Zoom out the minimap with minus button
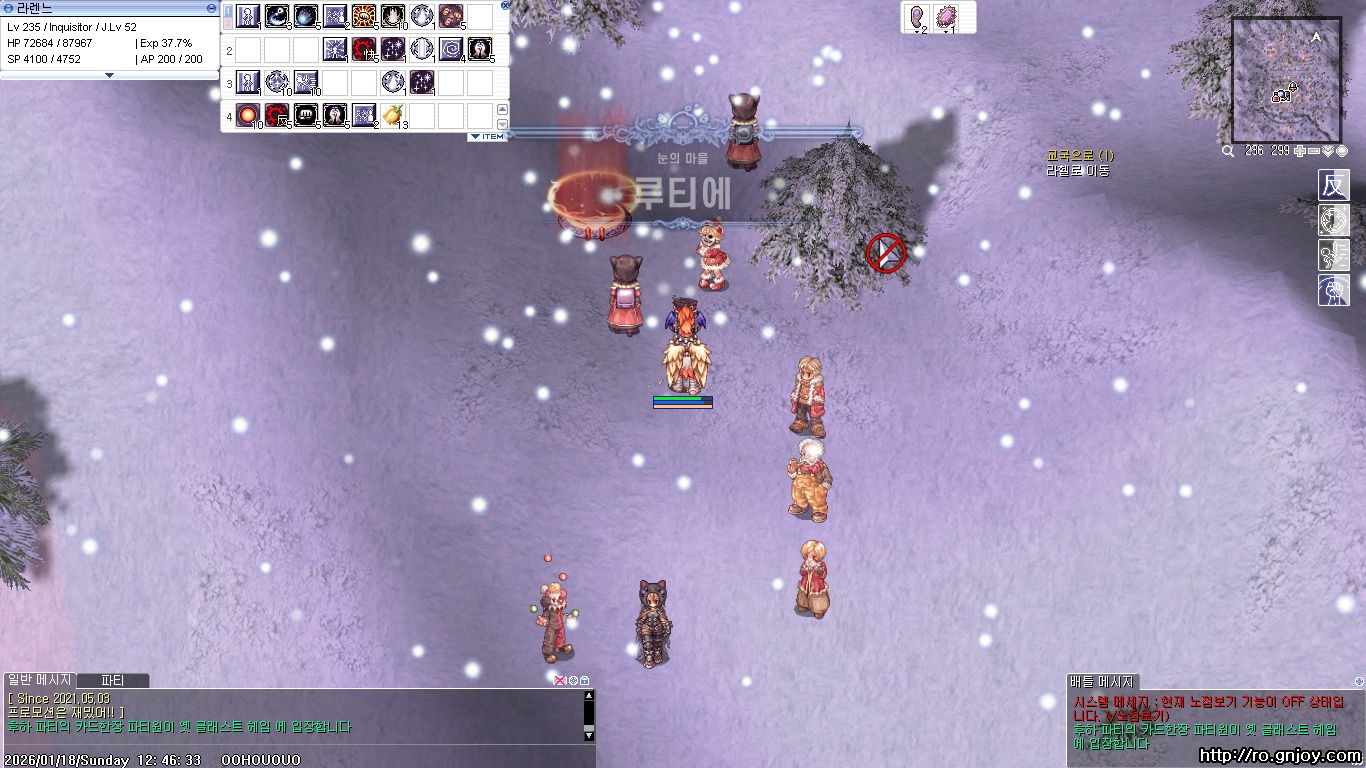The image size is (1366, 768). pos(1314,151)
